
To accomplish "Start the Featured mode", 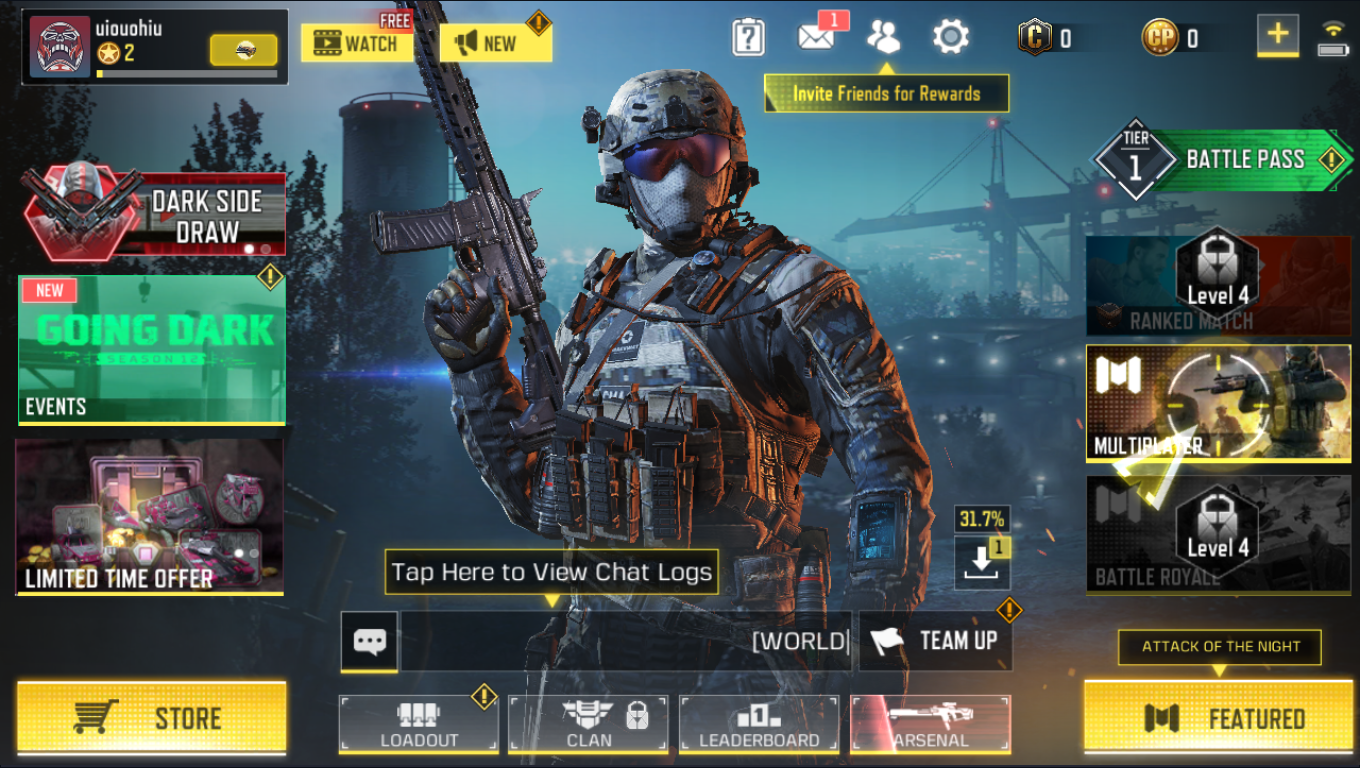I will 1218,718.
